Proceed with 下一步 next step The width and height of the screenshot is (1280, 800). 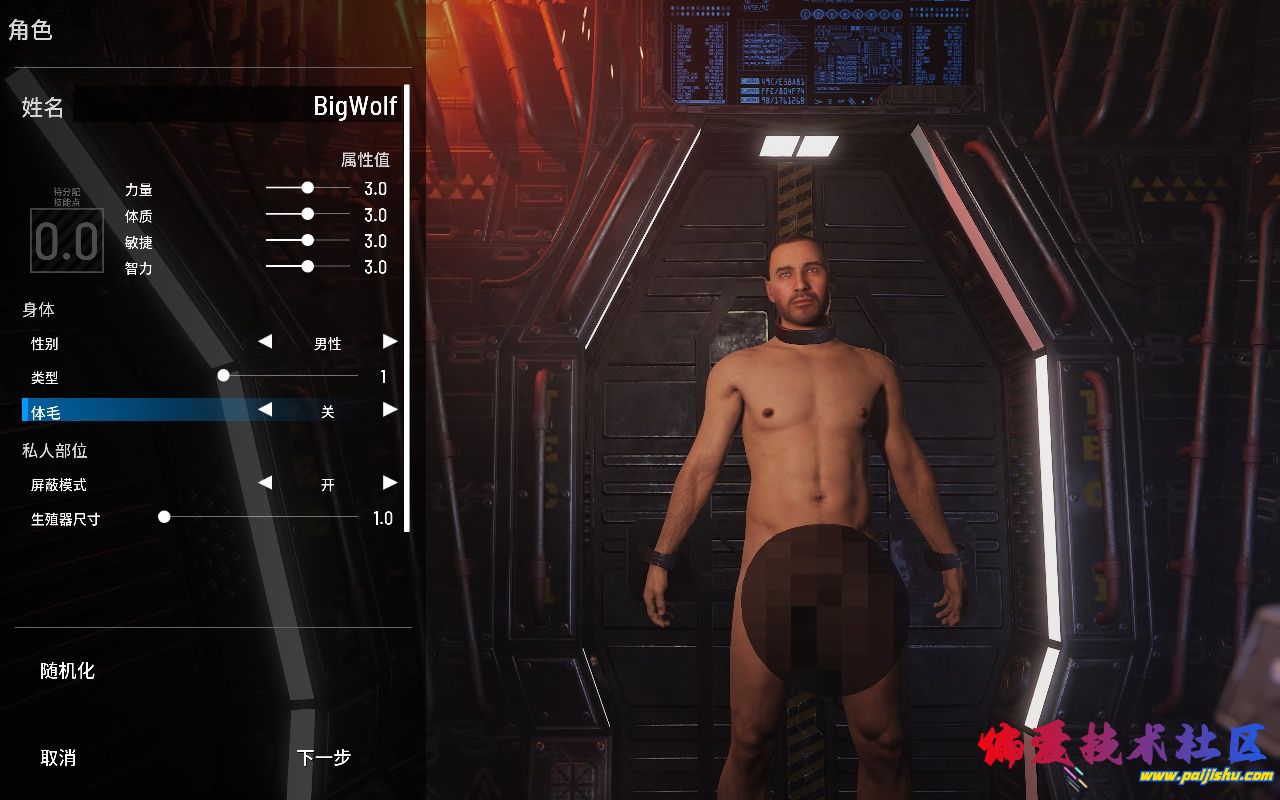coord(323,758)
